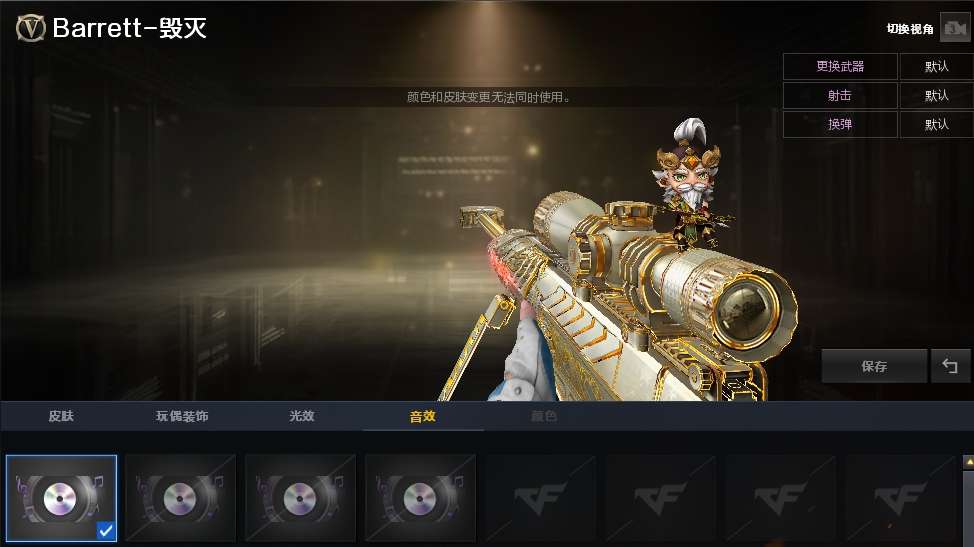Choose the 更换武器 sound option
This screenshot has width=974, height=547.
click(x=840, y=67)
